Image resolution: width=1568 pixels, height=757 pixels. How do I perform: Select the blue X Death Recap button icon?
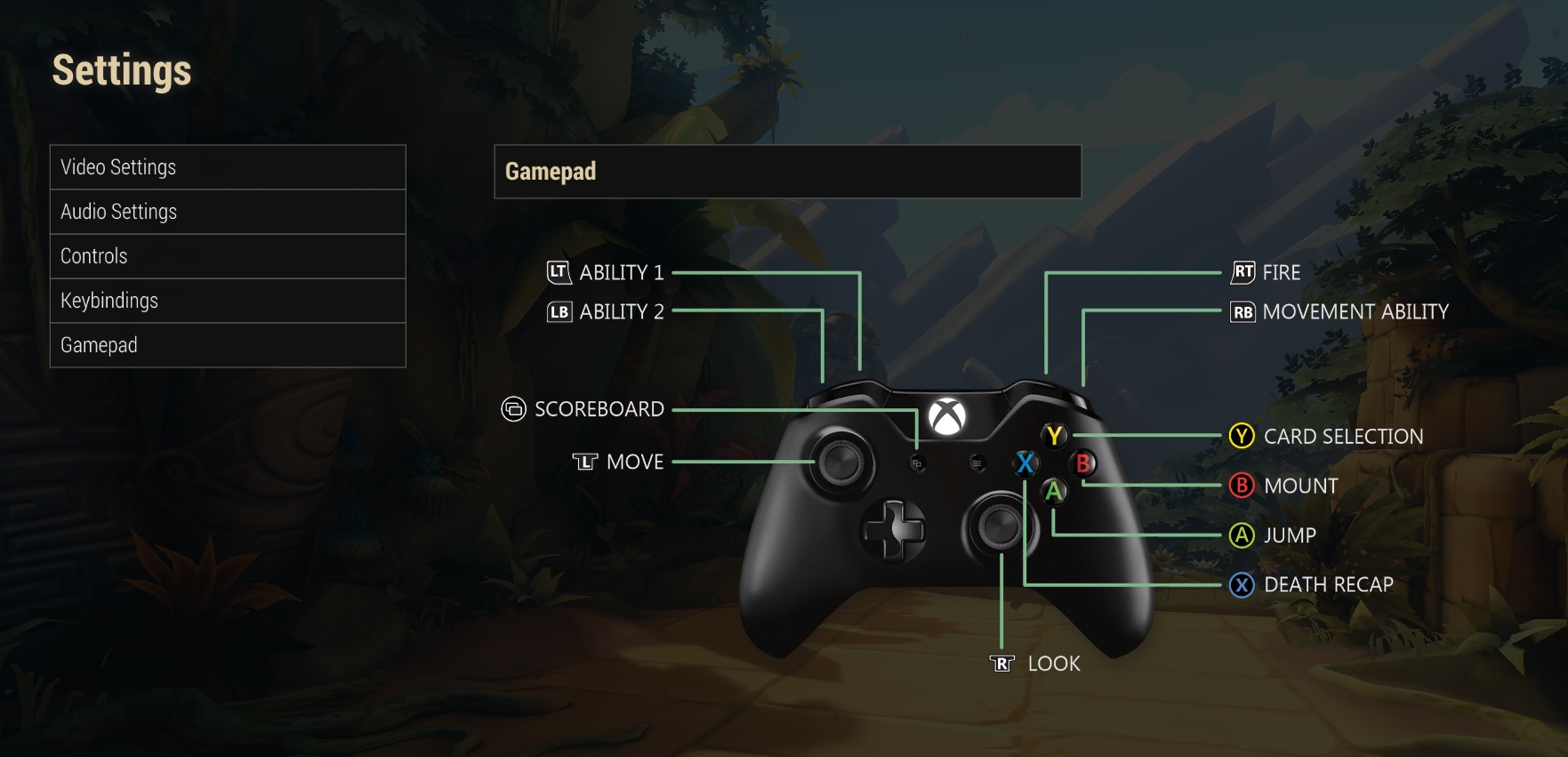(x=1024, y=463)
